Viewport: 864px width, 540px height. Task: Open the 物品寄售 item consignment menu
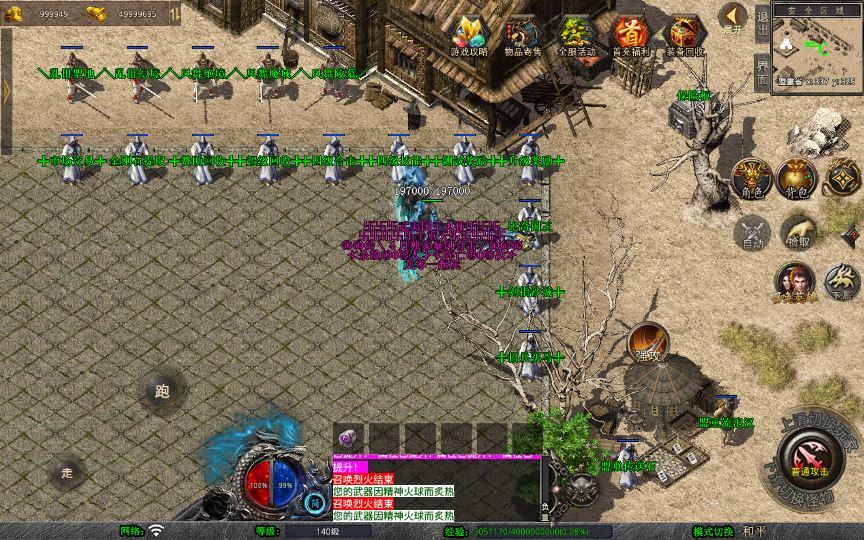[523, 36]
